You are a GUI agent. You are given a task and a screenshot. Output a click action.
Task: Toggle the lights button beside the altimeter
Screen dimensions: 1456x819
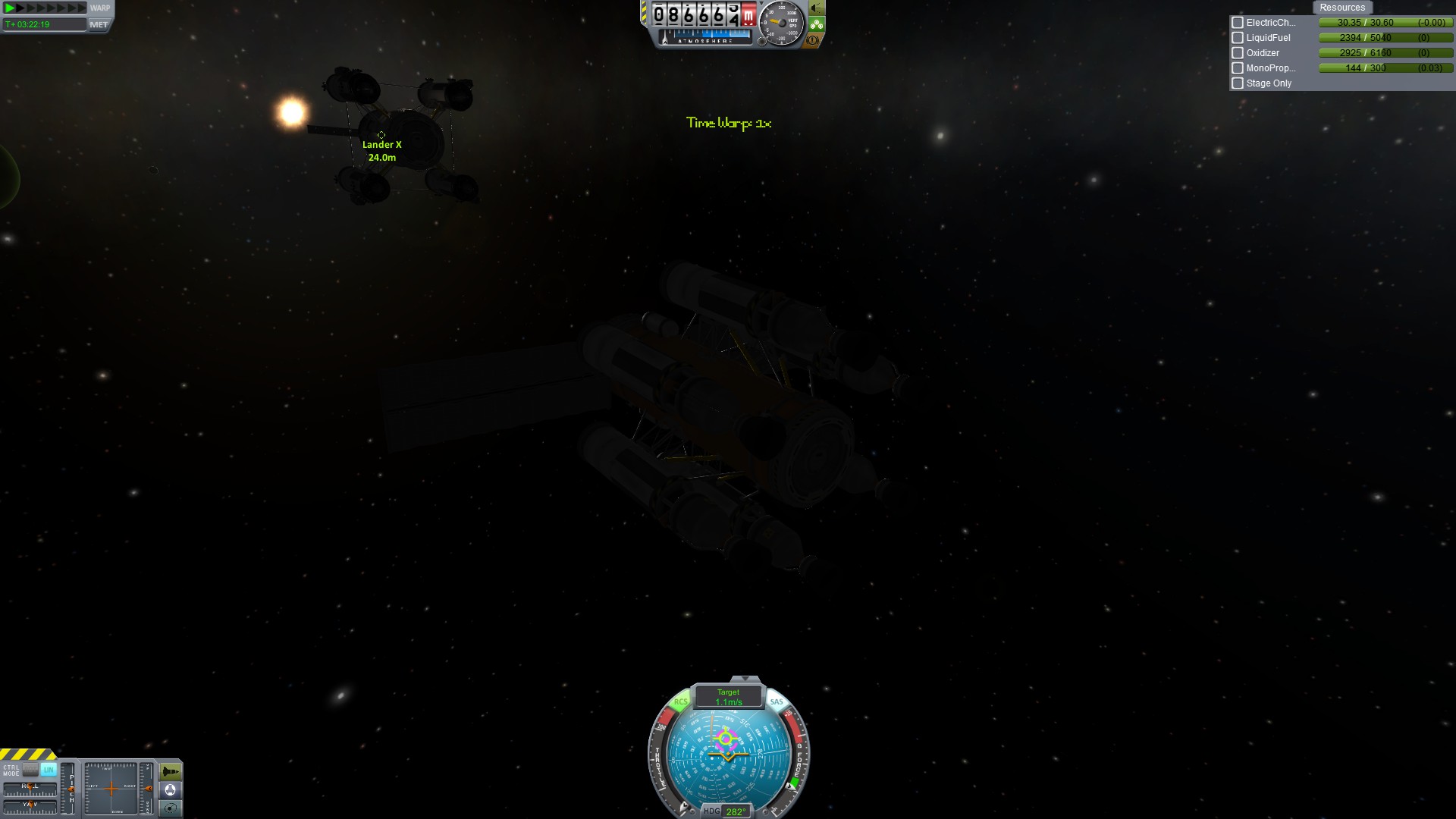(816, 8)
